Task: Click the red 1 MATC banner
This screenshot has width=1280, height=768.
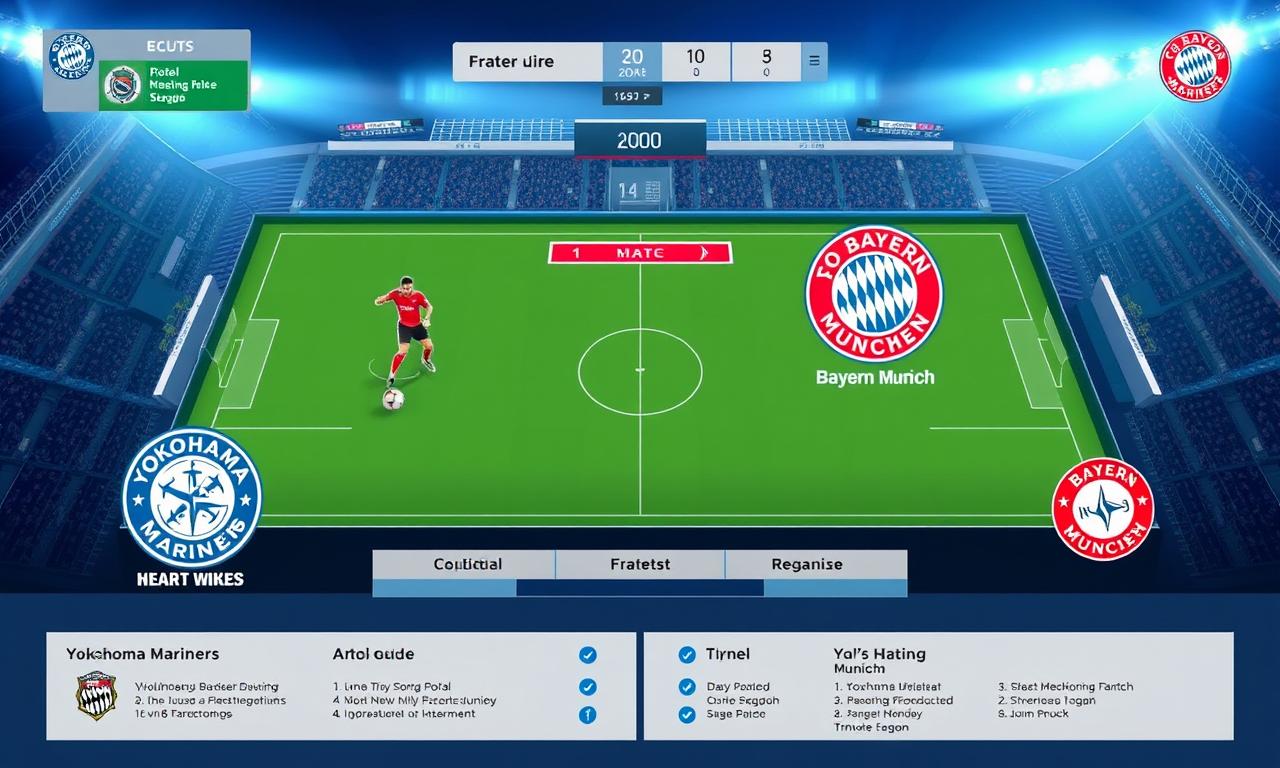Action: point(640,253)
